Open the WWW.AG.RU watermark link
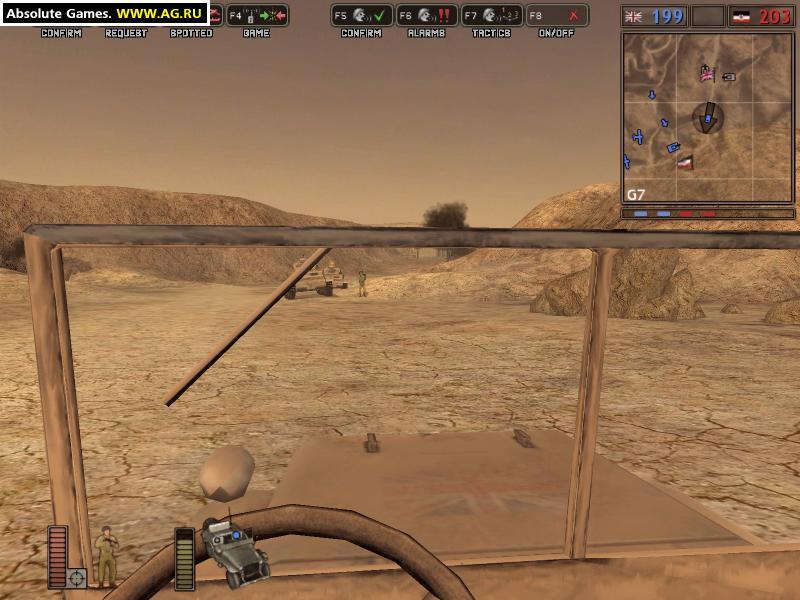Viewport: 800px width, 600px height. 160,14
